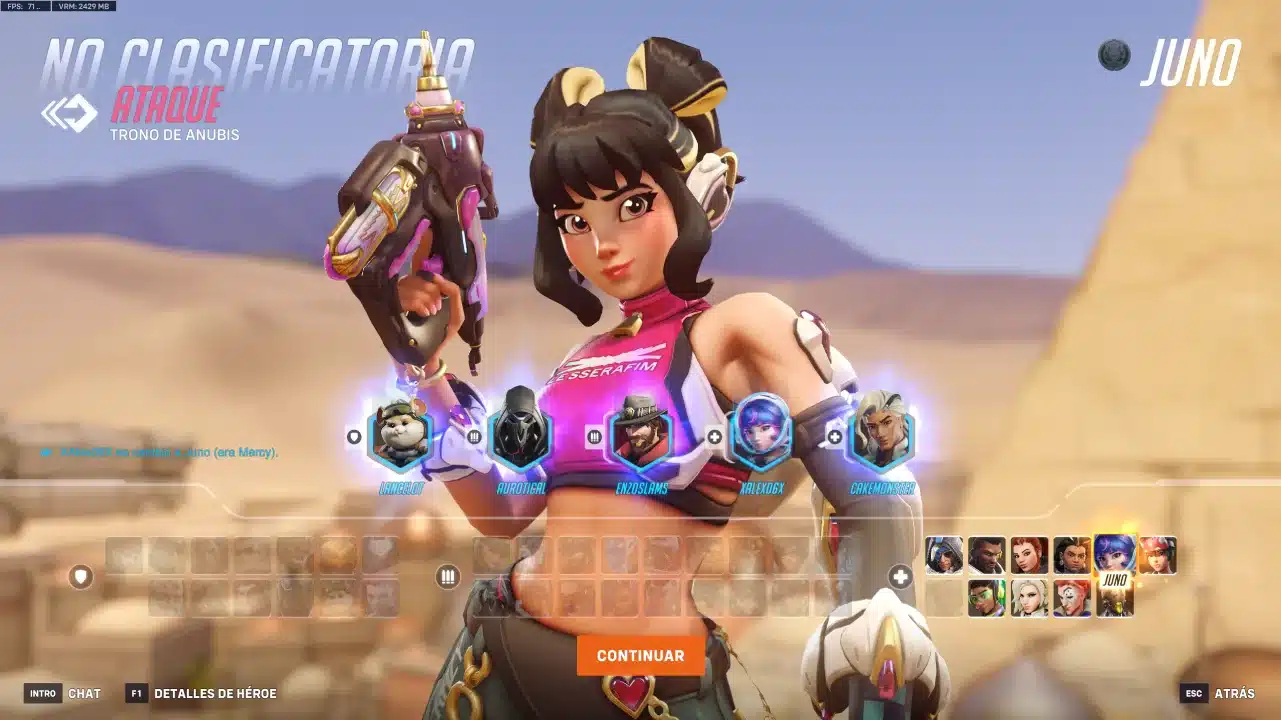This screenshot has height=720, width=1281.
Task: Select Ana in the support hero grid
Action: [944, 555]
